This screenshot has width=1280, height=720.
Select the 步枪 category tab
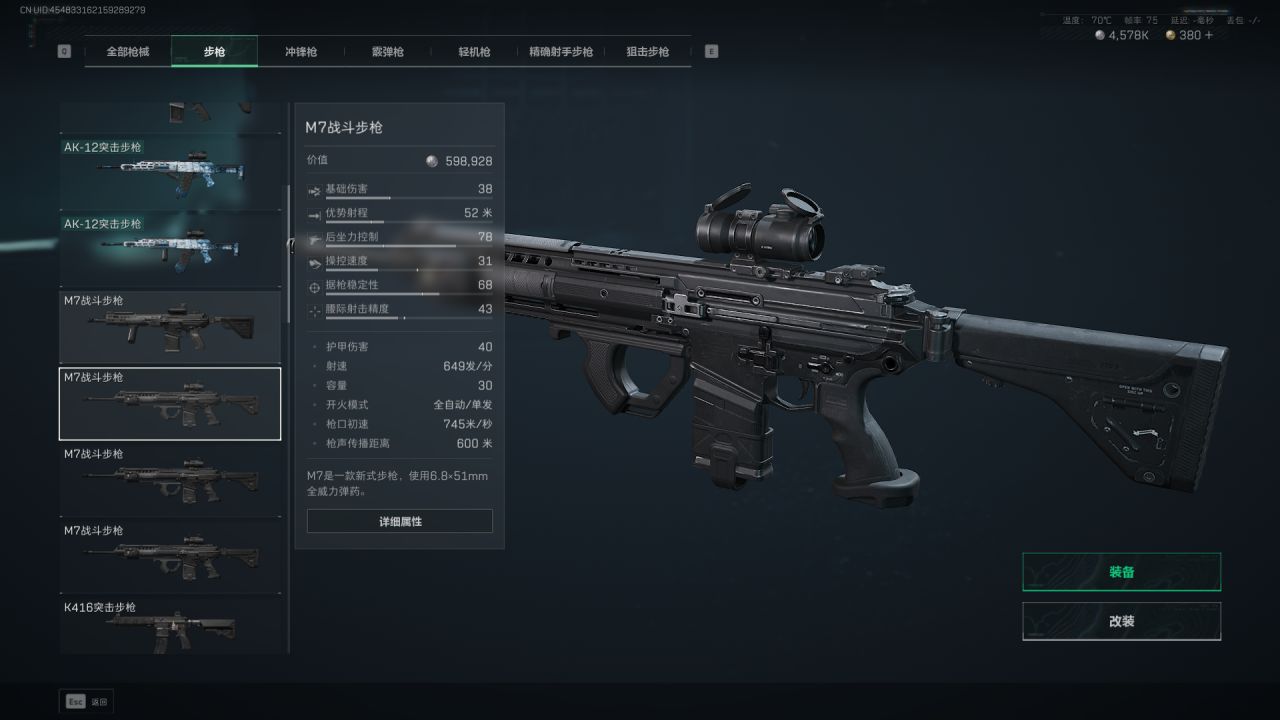point(214,52)
